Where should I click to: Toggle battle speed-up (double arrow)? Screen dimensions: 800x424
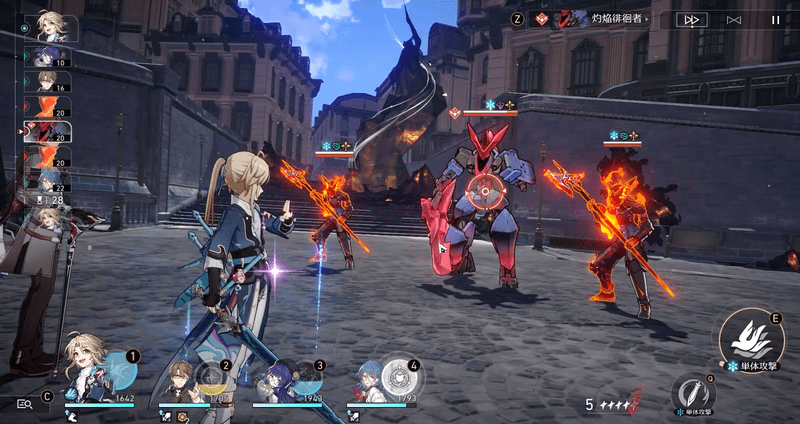(x=691, y=19)
